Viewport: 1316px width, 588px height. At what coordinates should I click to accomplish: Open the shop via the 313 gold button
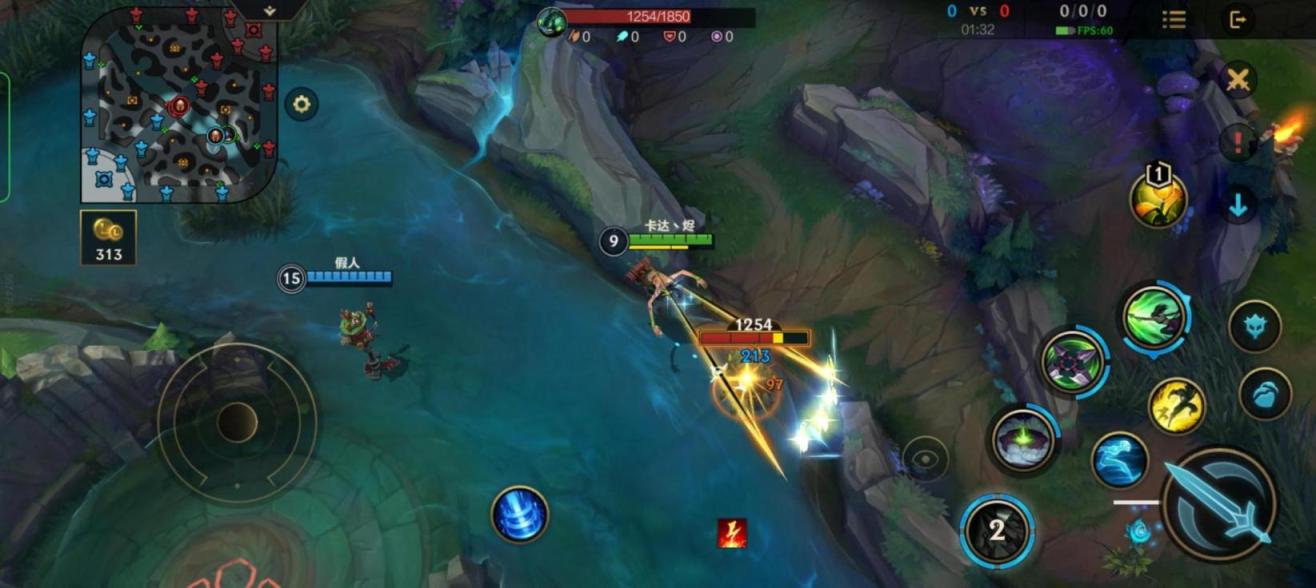108,238
